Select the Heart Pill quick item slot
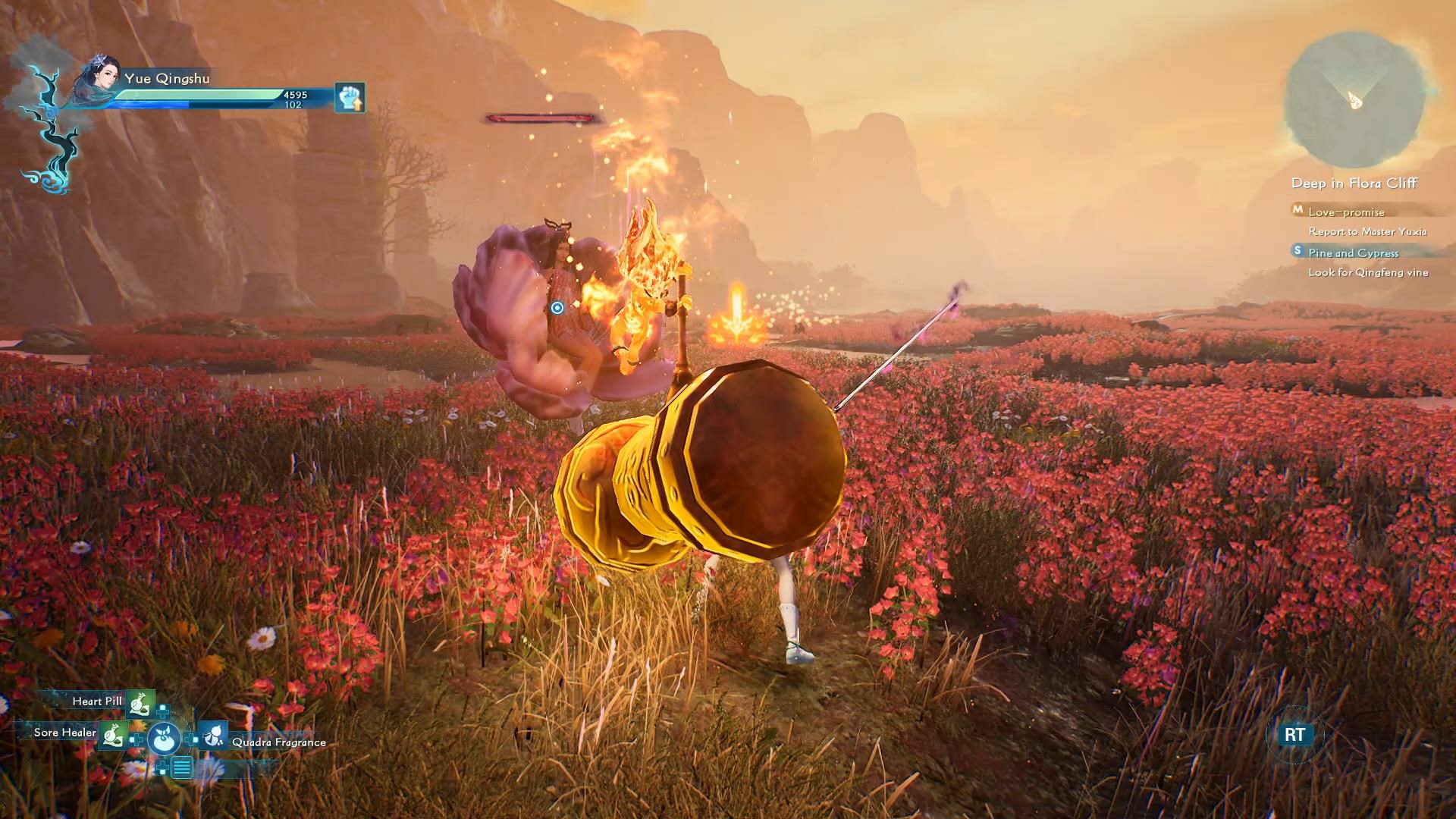1456x819 pixels. point(140,703)
